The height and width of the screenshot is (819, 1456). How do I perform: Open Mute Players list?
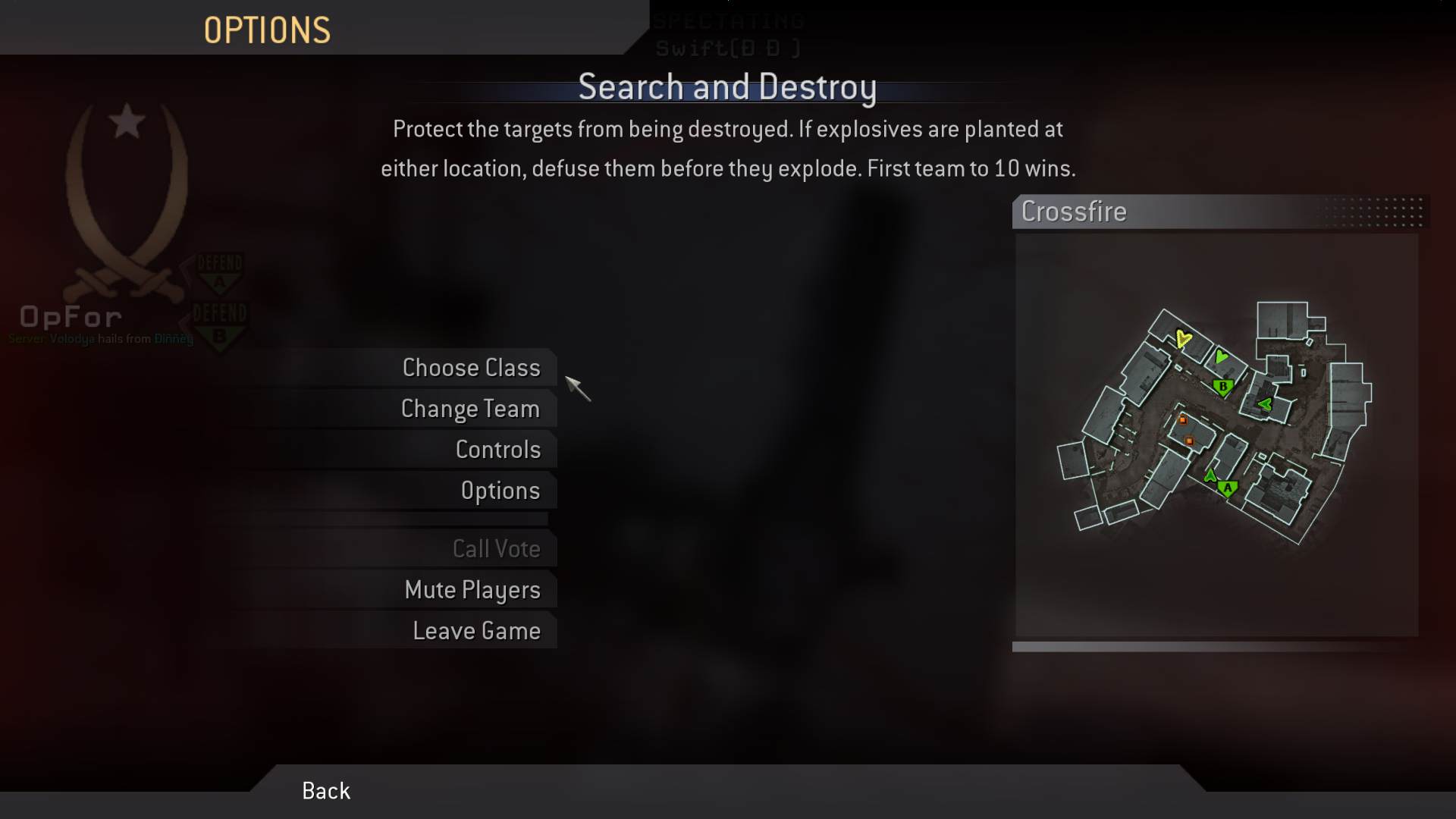pos(472,590)
